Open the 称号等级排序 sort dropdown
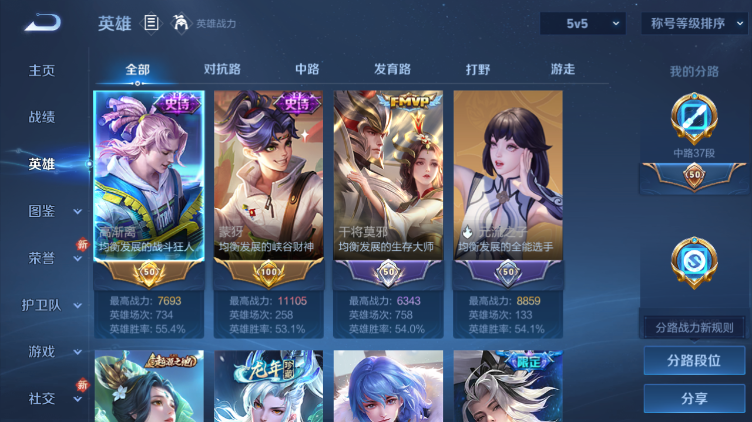The width and height of the screenshot is (752, 422). [x=694, y=23]
